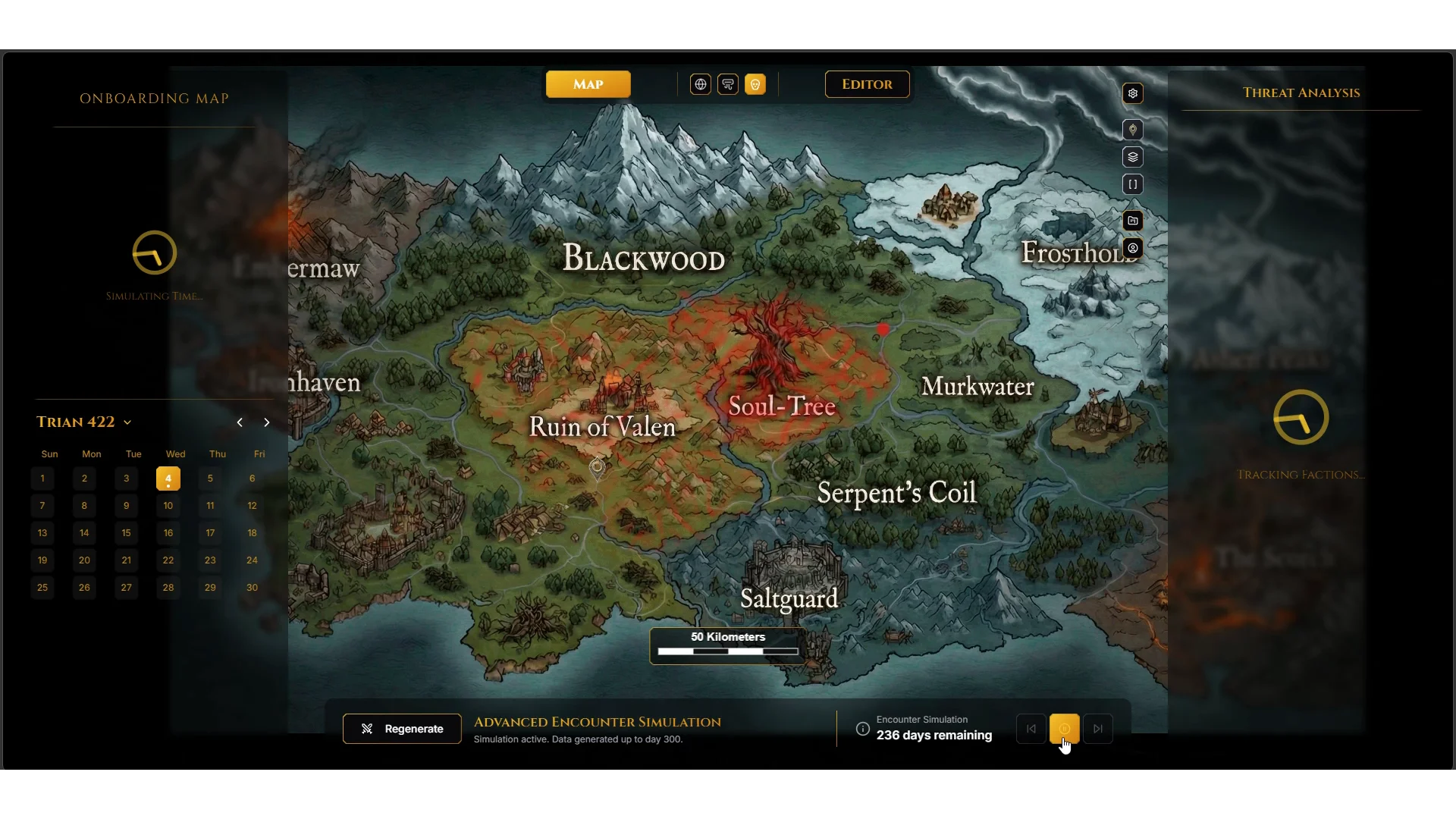Skip forward to simulation end
The image size is (1456, 819).
click(x=1098, y=729)
